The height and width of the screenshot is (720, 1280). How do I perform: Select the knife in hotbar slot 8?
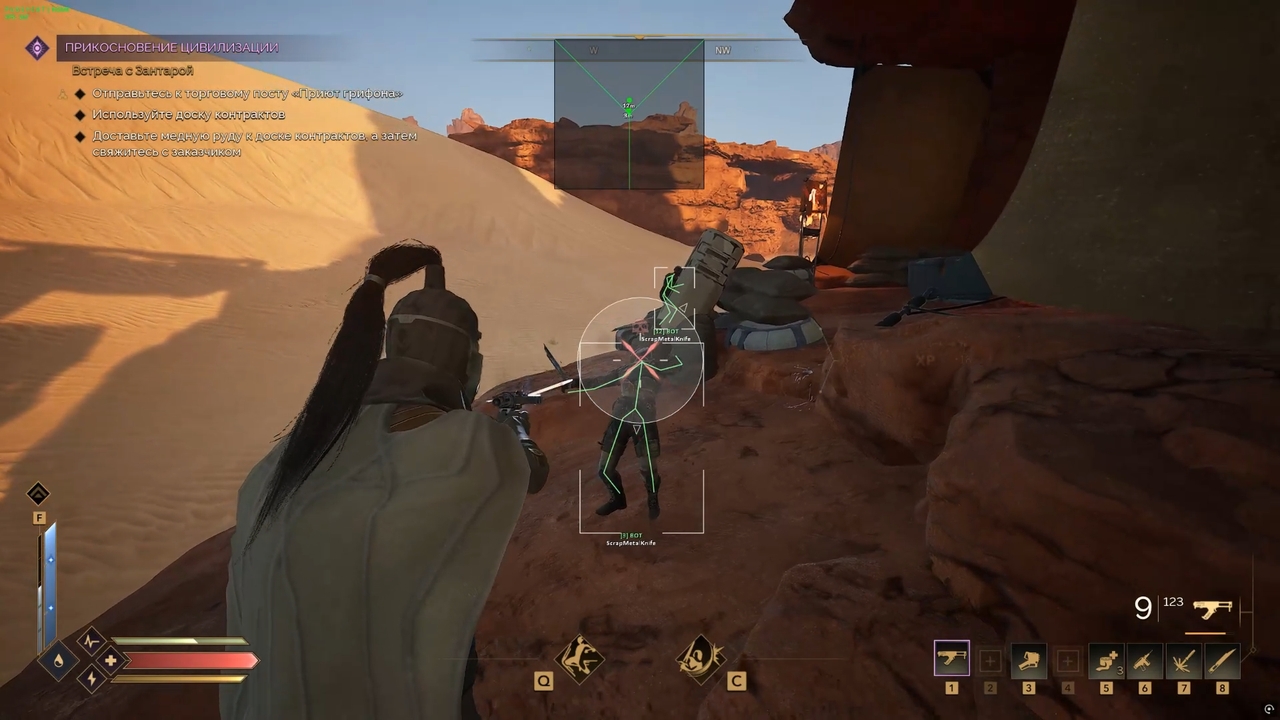pyautogui.click(x=1221, y=659)
